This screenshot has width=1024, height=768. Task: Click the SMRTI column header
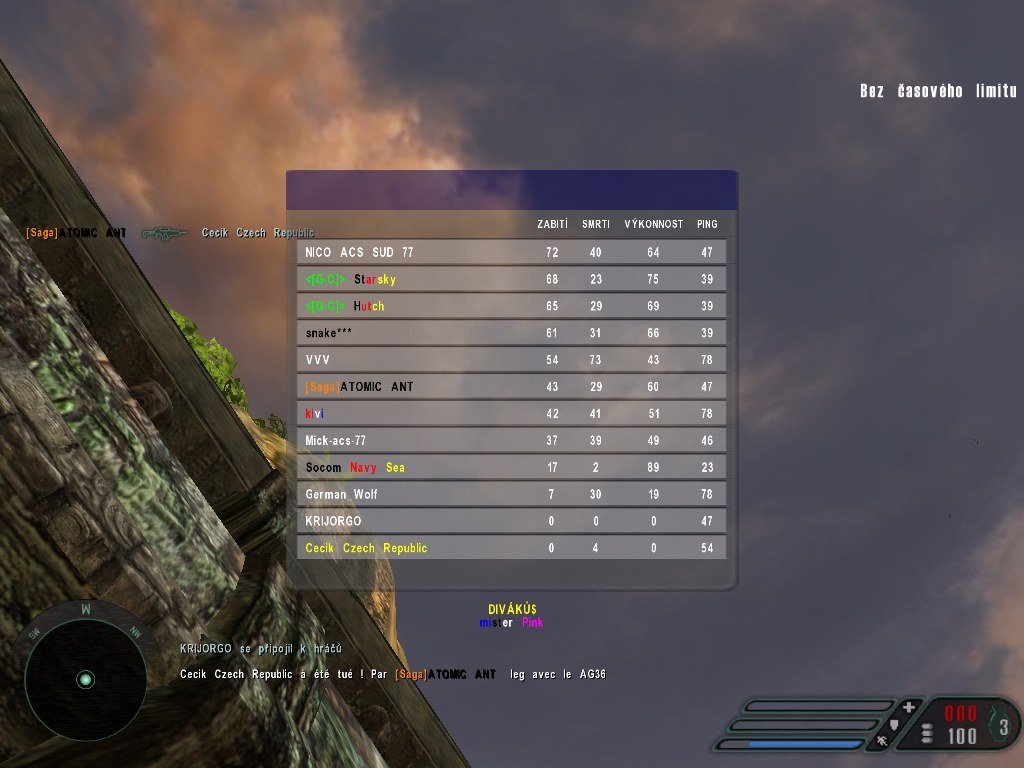click(x=596, y=224)
